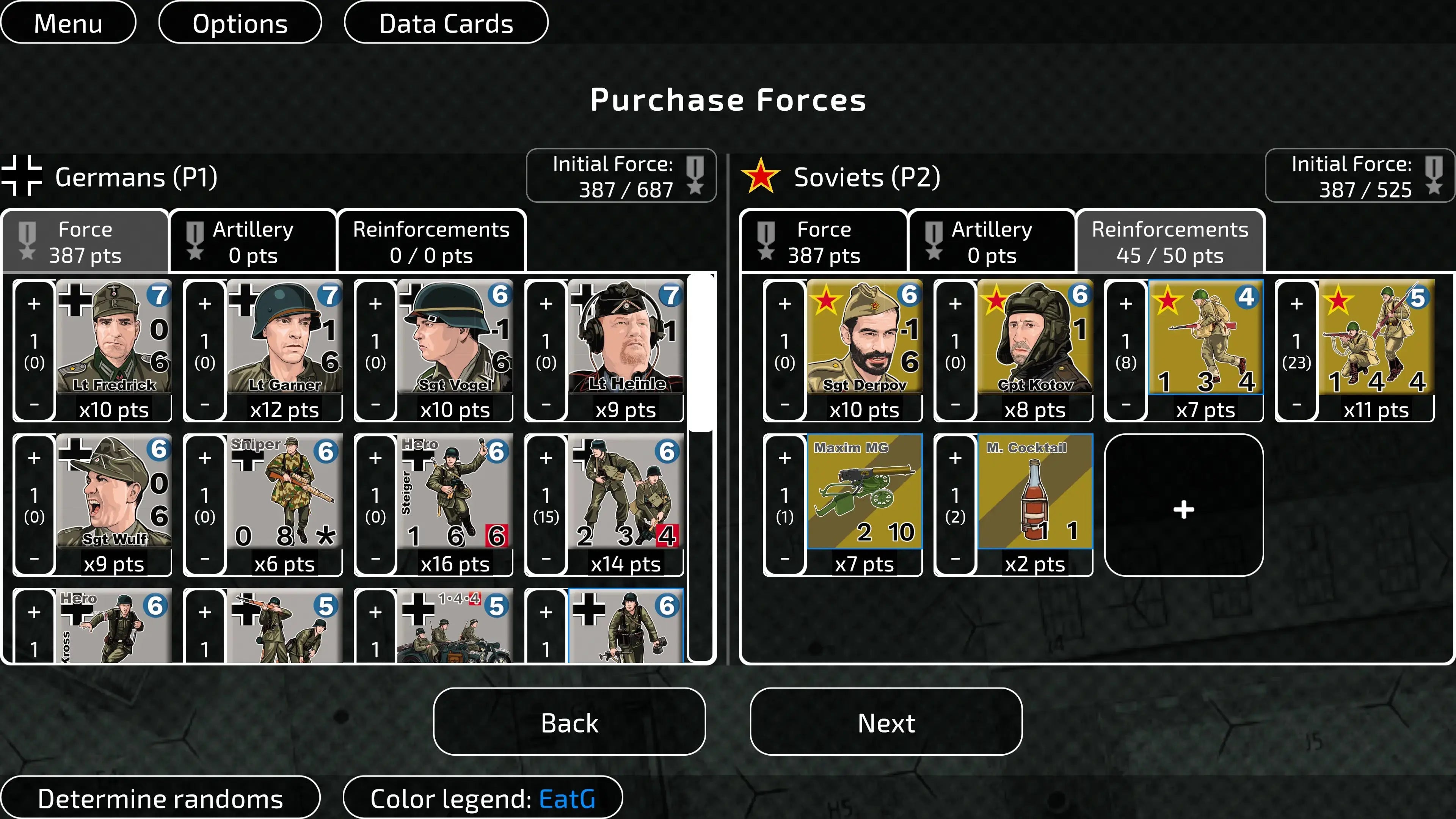Select the Cpt Kotov leader card
This screenshot has height=819, width=1456.
point(1035,337)
